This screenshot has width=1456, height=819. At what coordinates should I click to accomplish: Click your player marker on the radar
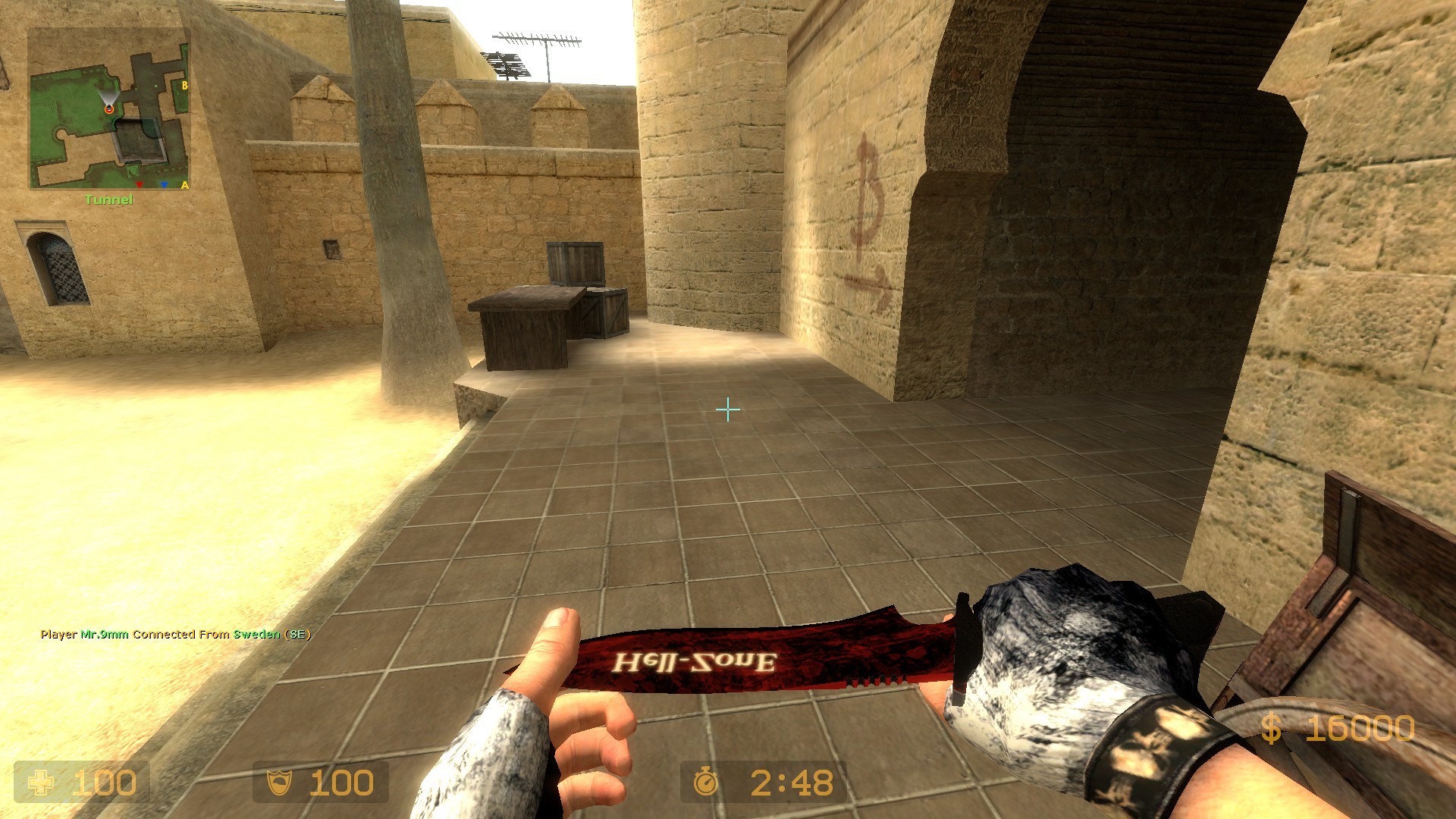click(x=109, y=110)
